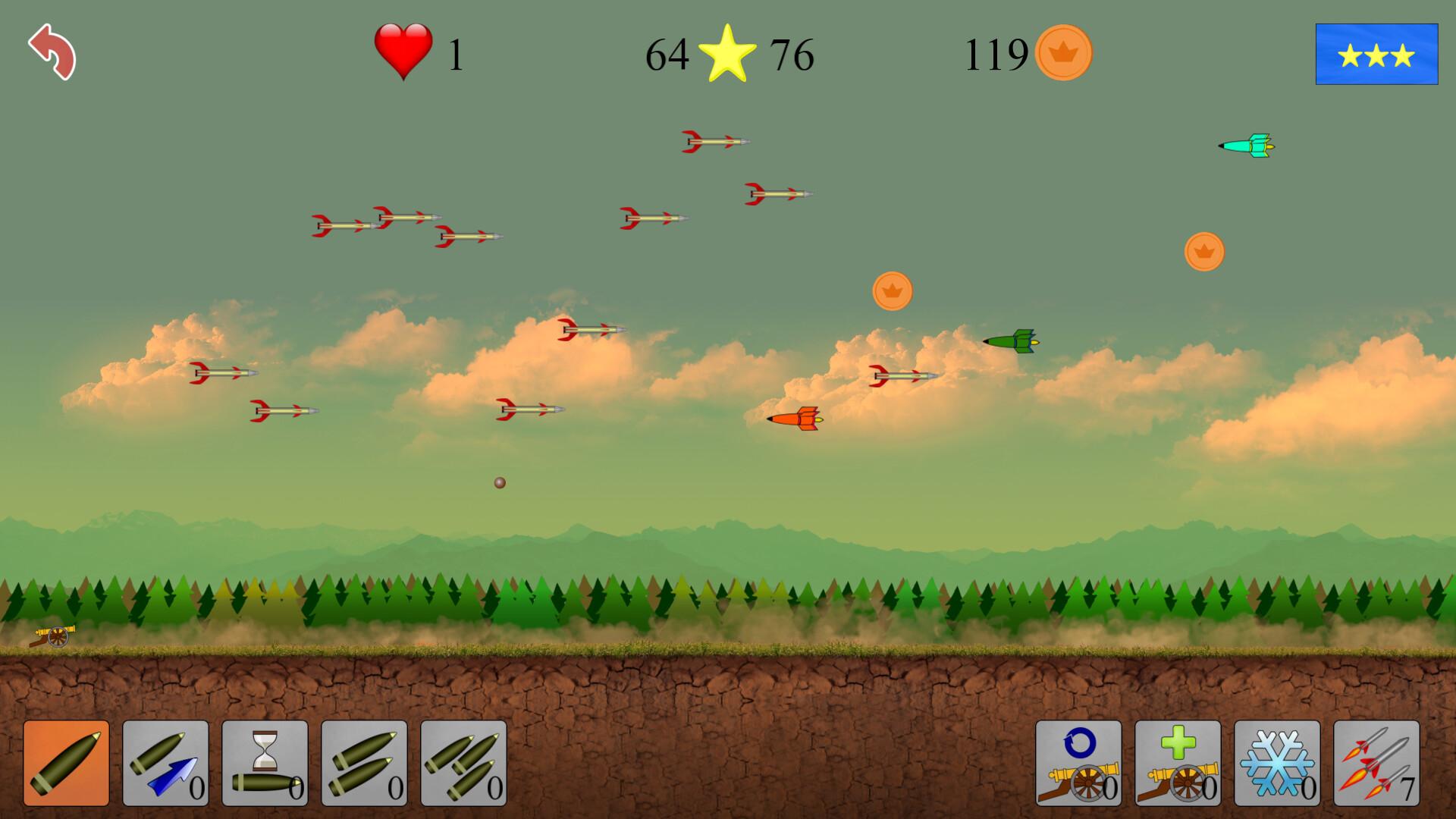Activate the extra cannon power-up
Image resolution: width=1456 pixels, height=819 pixels.
[1180, 762]
